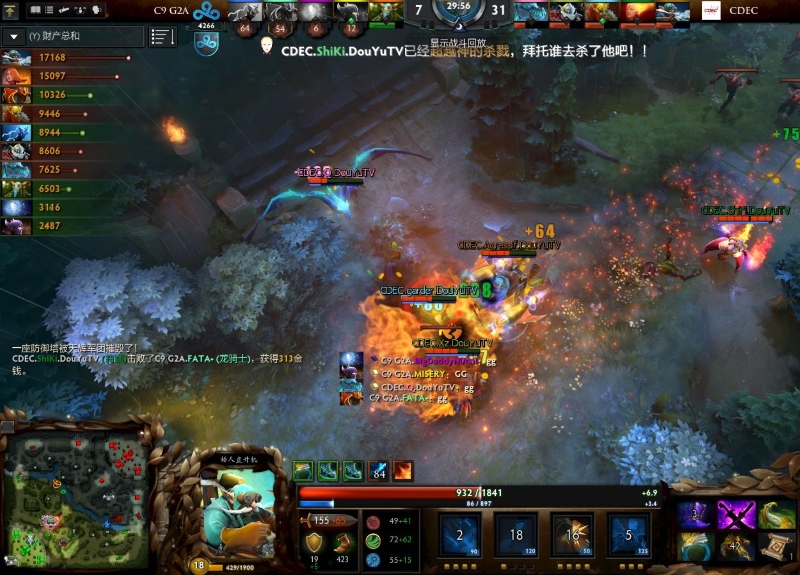Select the inventory item showing cooldown 42
Image resolution: width=800 pixels, height=575 pixels.
(x=735, y=546)
